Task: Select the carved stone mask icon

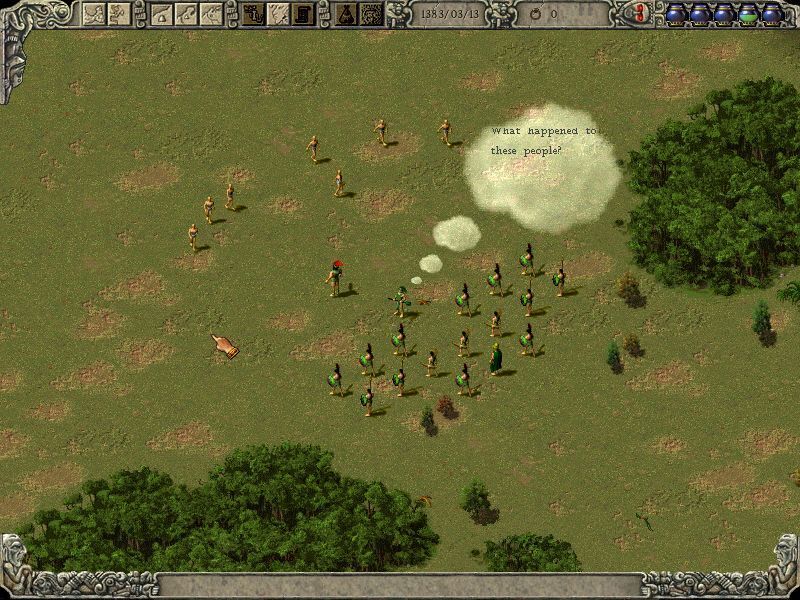Action: [x=371, y=14]
